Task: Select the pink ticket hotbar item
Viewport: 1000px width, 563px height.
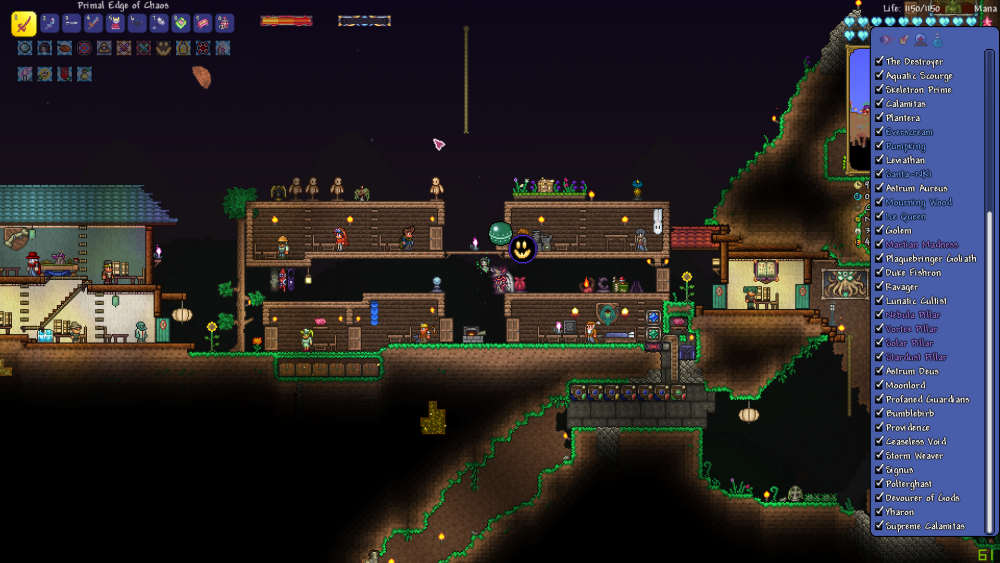Action: click(203, 23)
